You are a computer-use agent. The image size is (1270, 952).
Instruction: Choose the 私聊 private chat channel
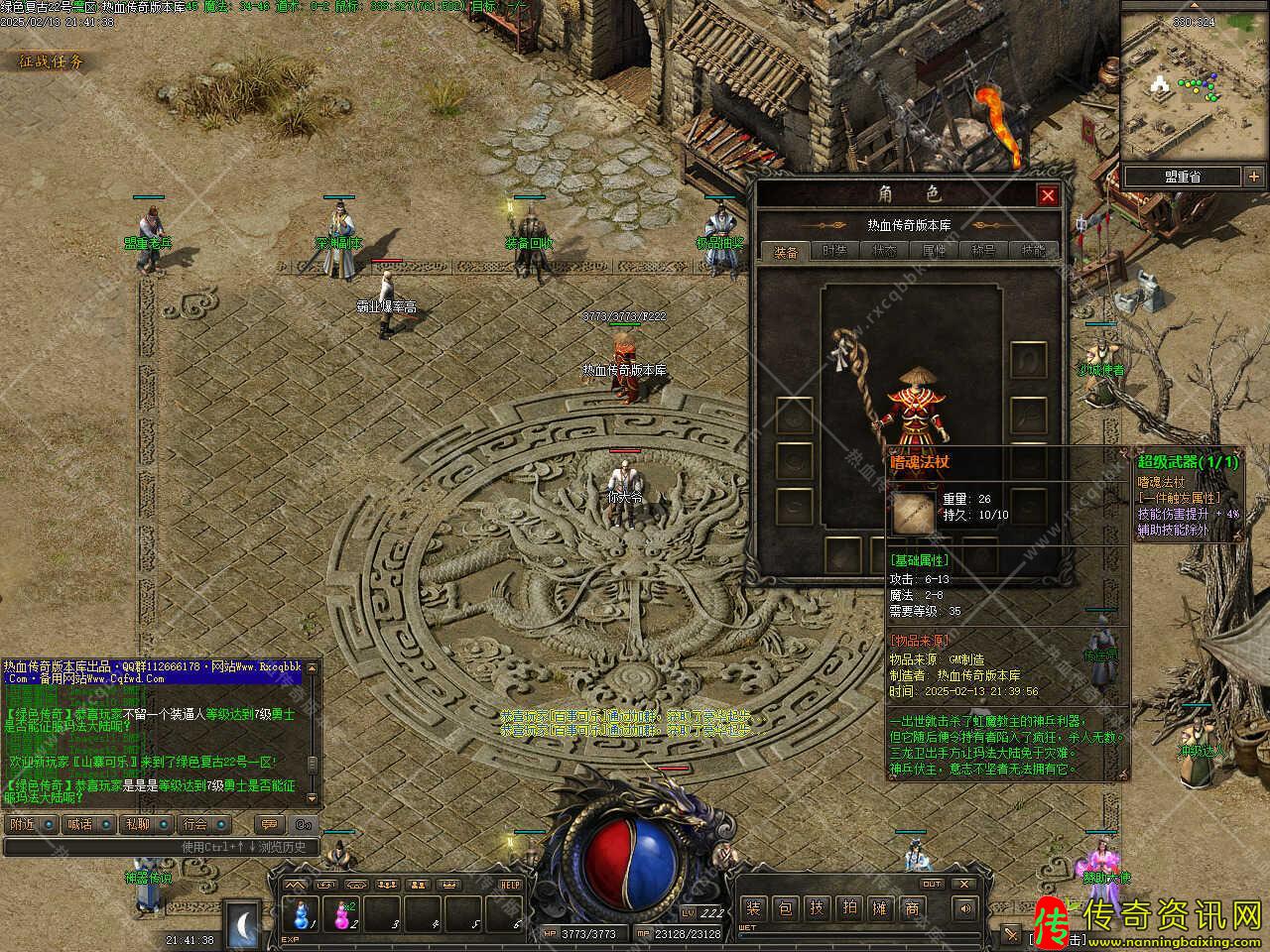138,824
